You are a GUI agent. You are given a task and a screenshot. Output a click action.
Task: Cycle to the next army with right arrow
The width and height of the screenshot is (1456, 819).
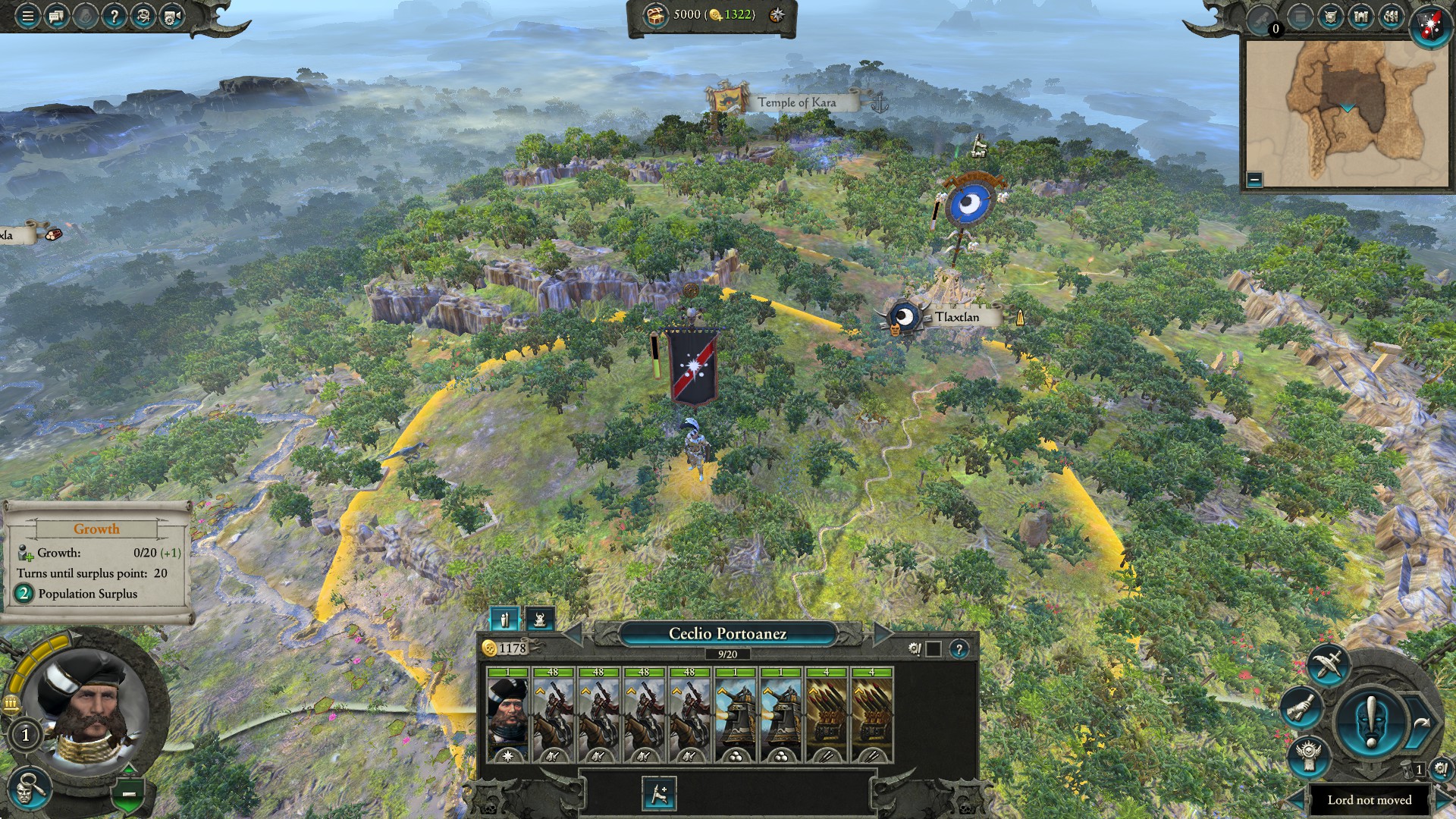pos(883,634)
